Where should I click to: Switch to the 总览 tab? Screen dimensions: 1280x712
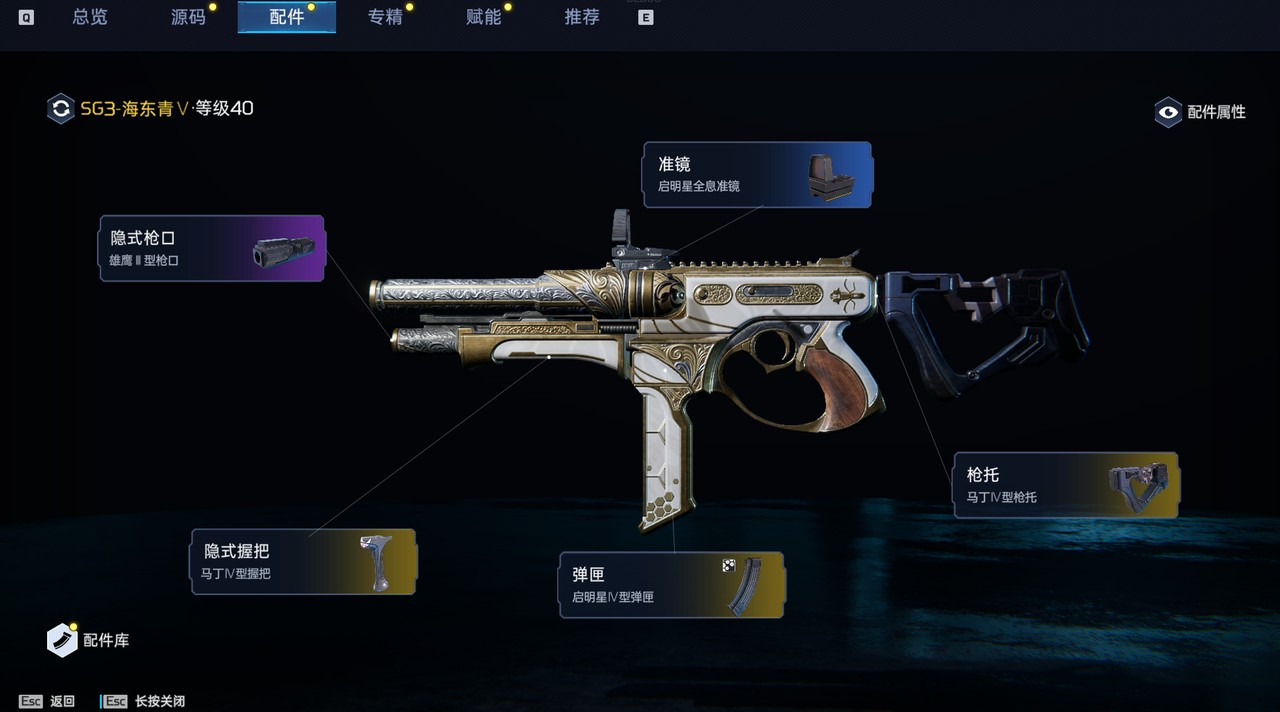(x=90, y=17)
